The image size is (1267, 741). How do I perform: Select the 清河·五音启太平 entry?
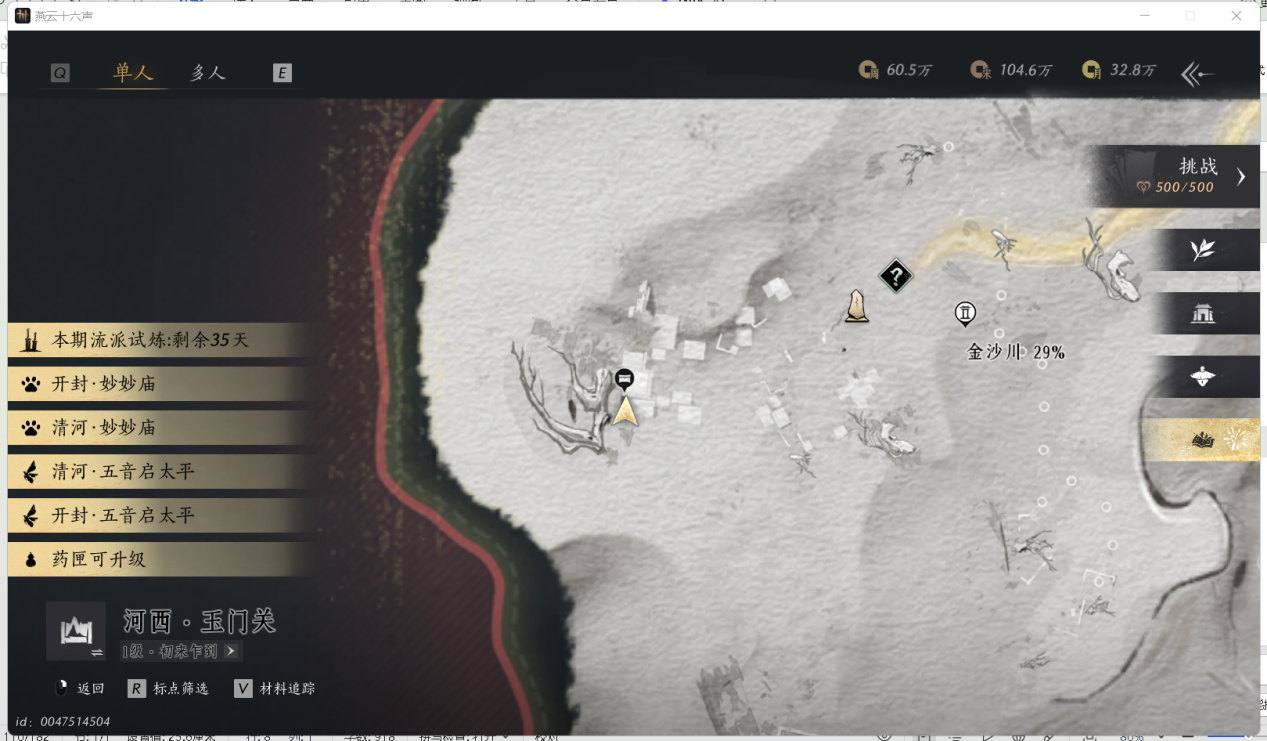click(150, 472)
